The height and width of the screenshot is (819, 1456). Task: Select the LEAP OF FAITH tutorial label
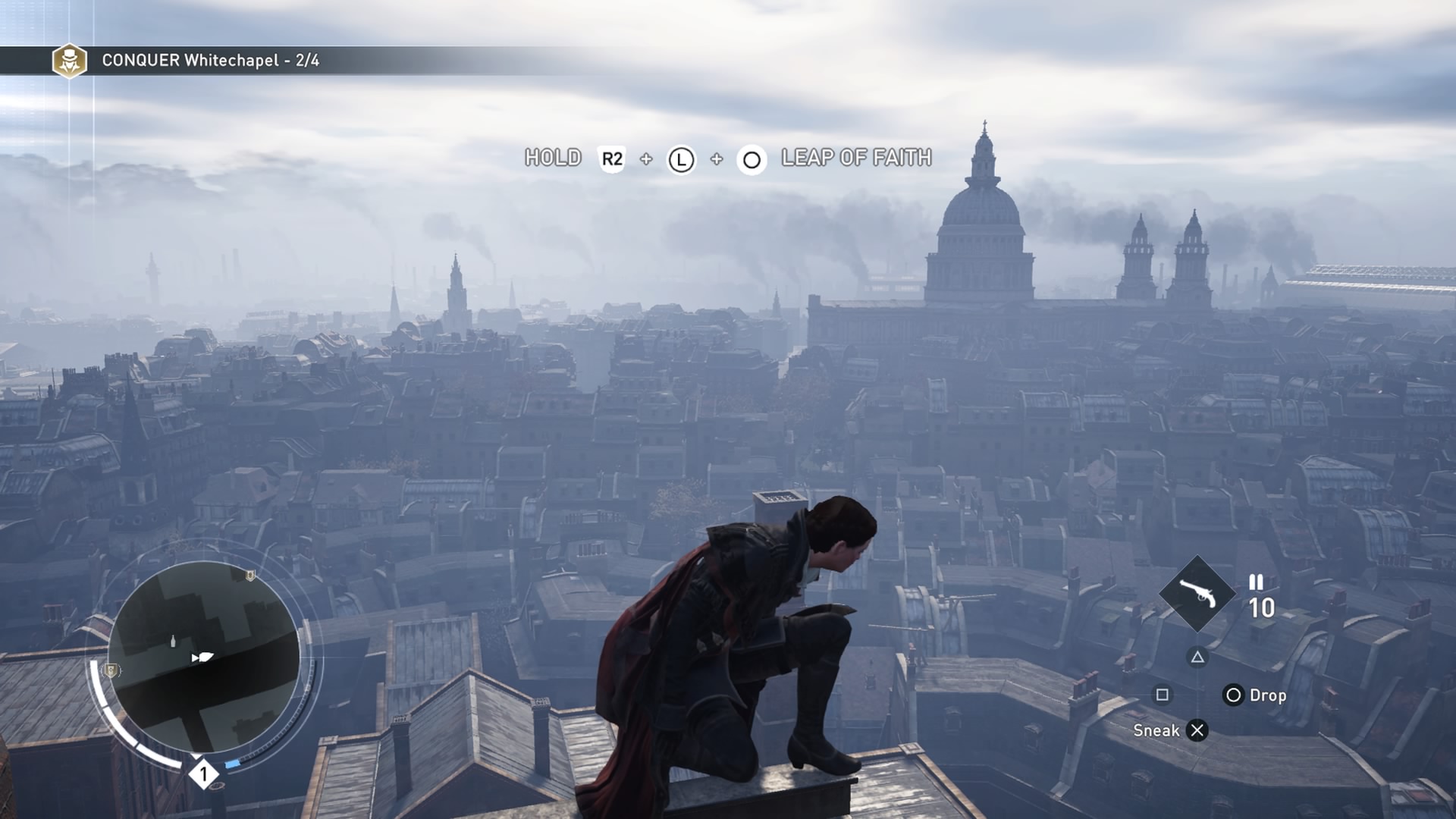(x=855, y=160)
